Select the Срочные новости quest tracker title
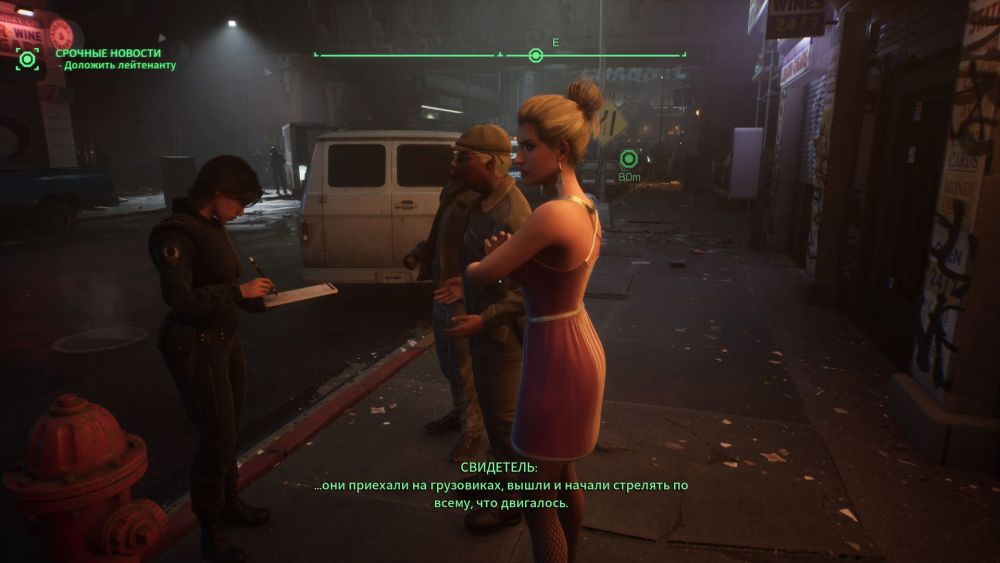This screenshot has height=563, width=1000. [108, 53]
